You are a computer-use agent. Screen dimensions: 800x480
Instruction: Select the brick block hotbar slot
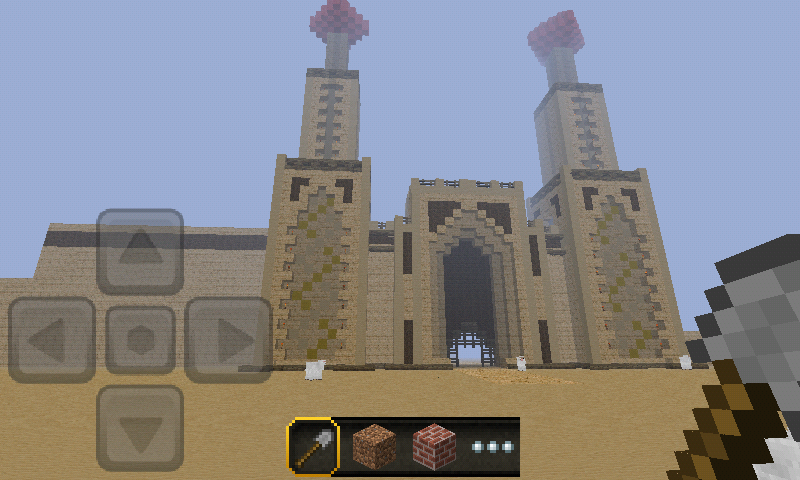[435, 446]
